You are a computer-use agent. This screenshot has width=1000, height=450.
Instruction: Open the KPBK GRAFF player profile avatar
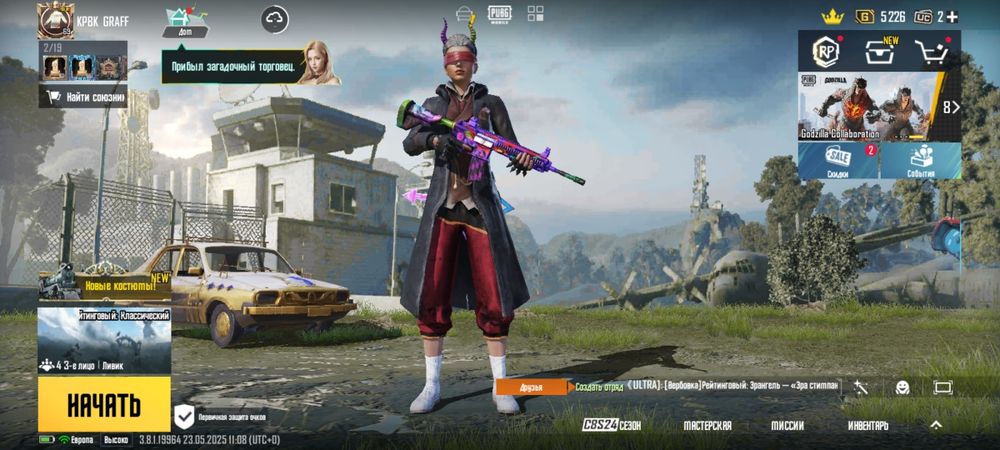pos(55,20)
